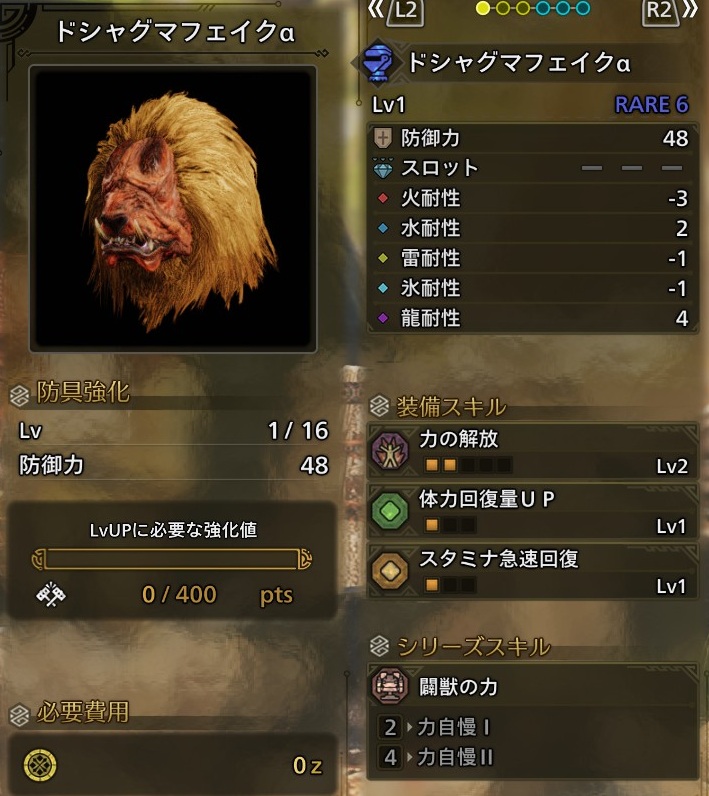Click the ドシャグマフェイクα armor preview image
The width and height of the screenshot is (709, 796).
pyautogui.click(x=173, y=208)
